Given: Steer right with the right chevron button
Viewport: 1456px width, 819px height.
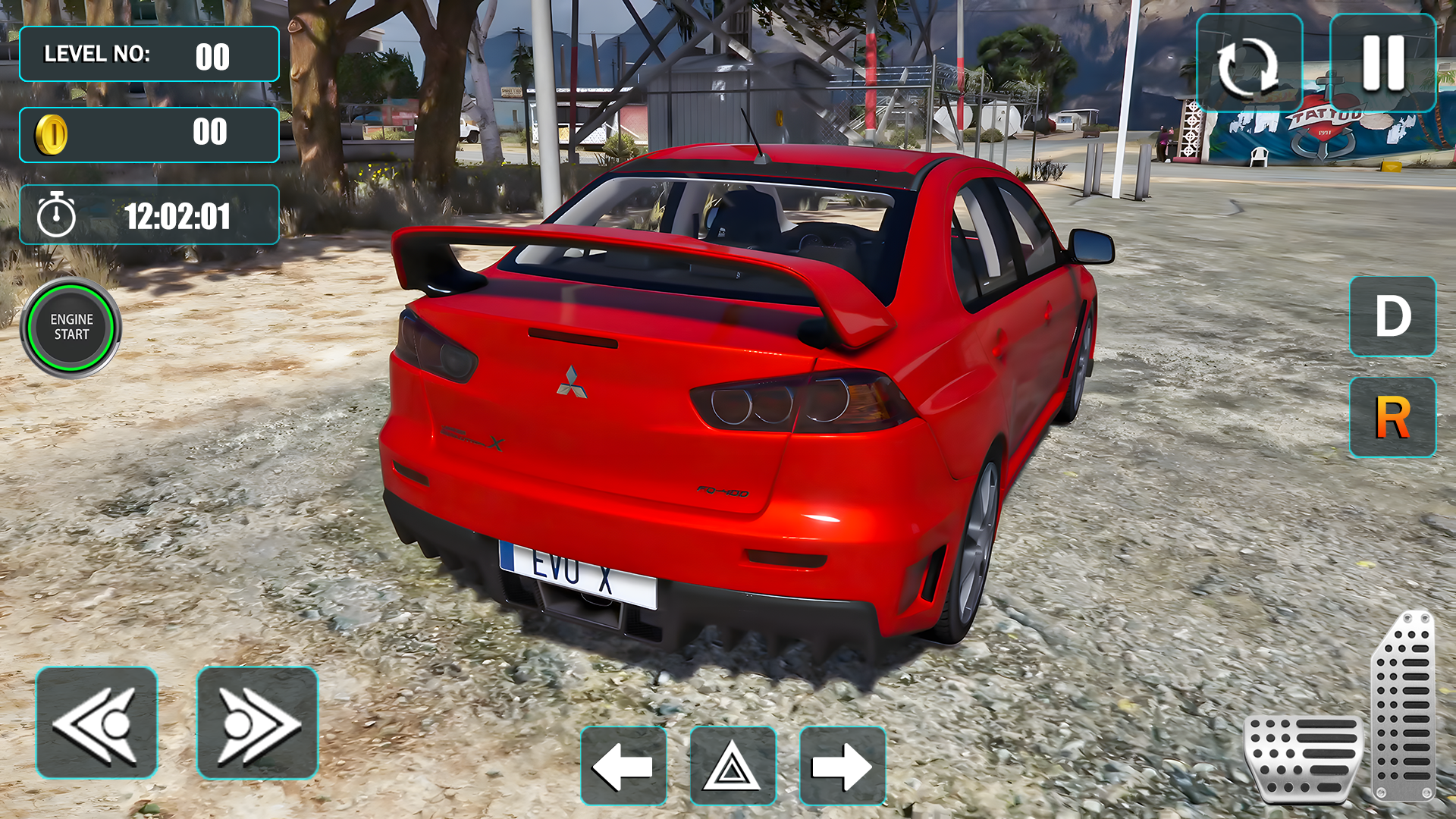Looking at the screenshot, I should point(257,723).
